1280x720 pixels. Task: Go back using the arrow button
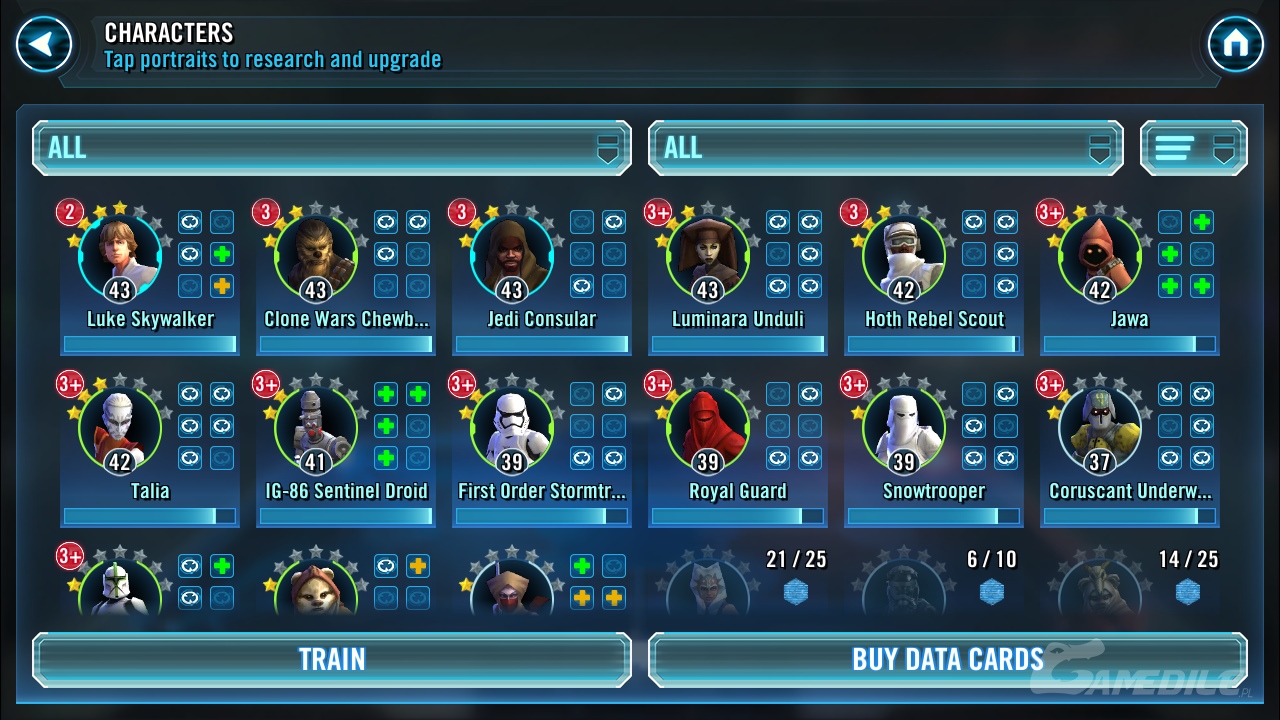[x=44, y=45]
